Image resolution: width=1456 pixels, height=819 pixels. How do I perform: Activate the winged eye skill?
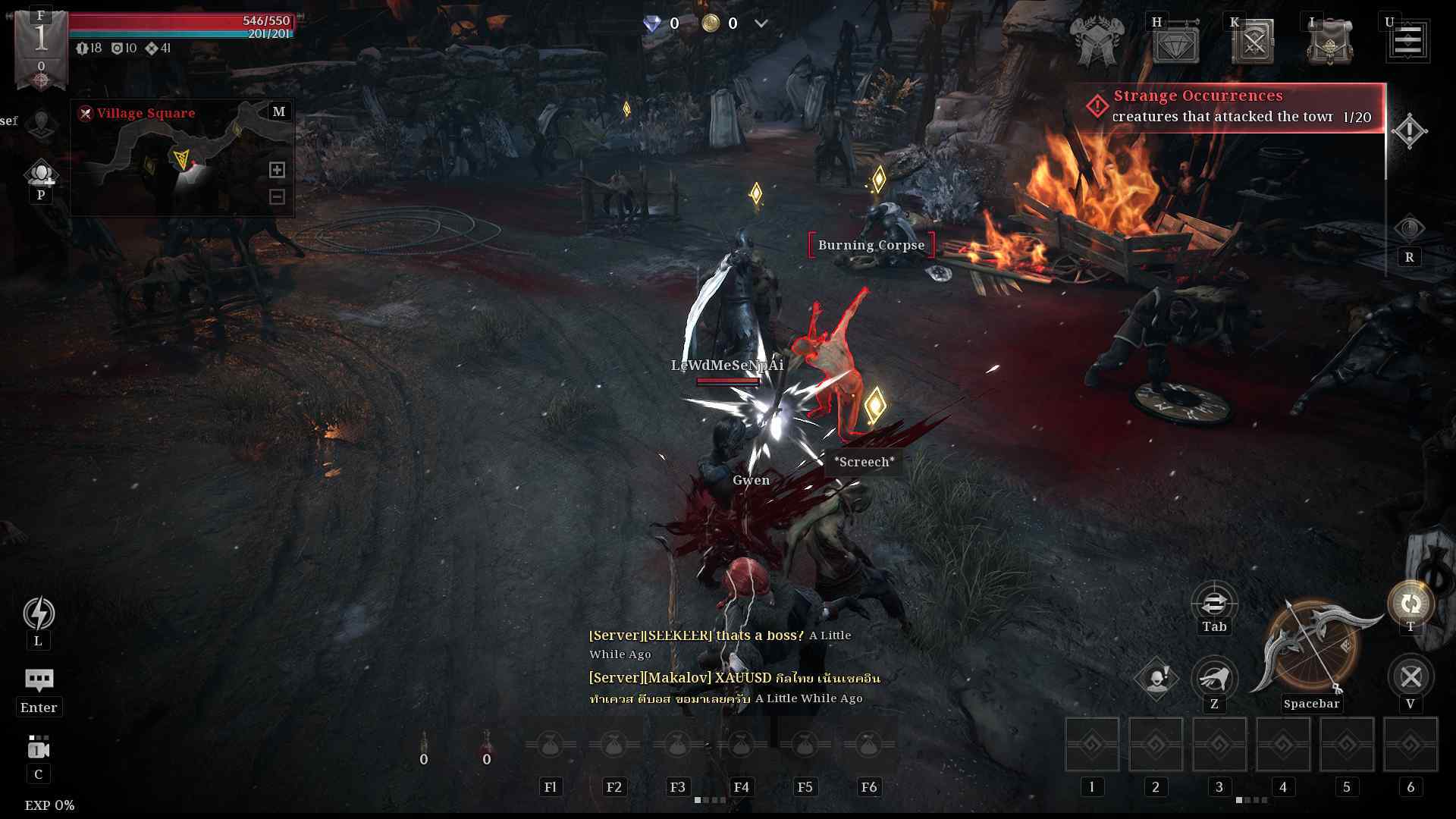pyautogui.click(x=1214, y=676)
